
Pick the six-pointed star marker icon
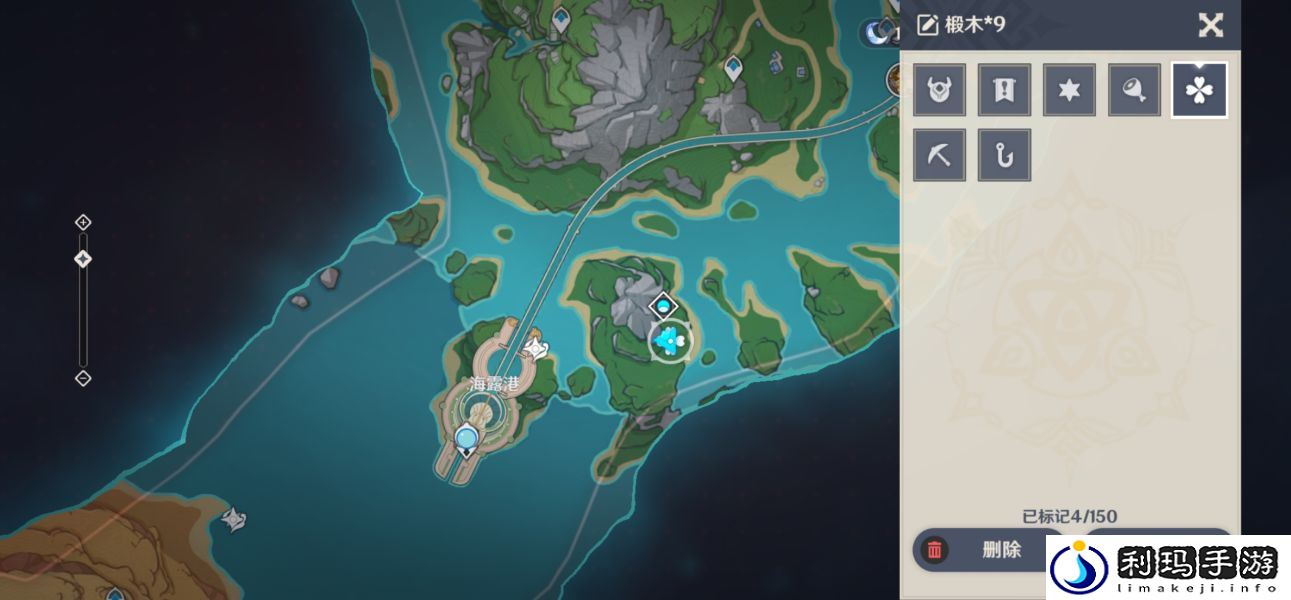pyautogui.click(x=1069, y=90)
